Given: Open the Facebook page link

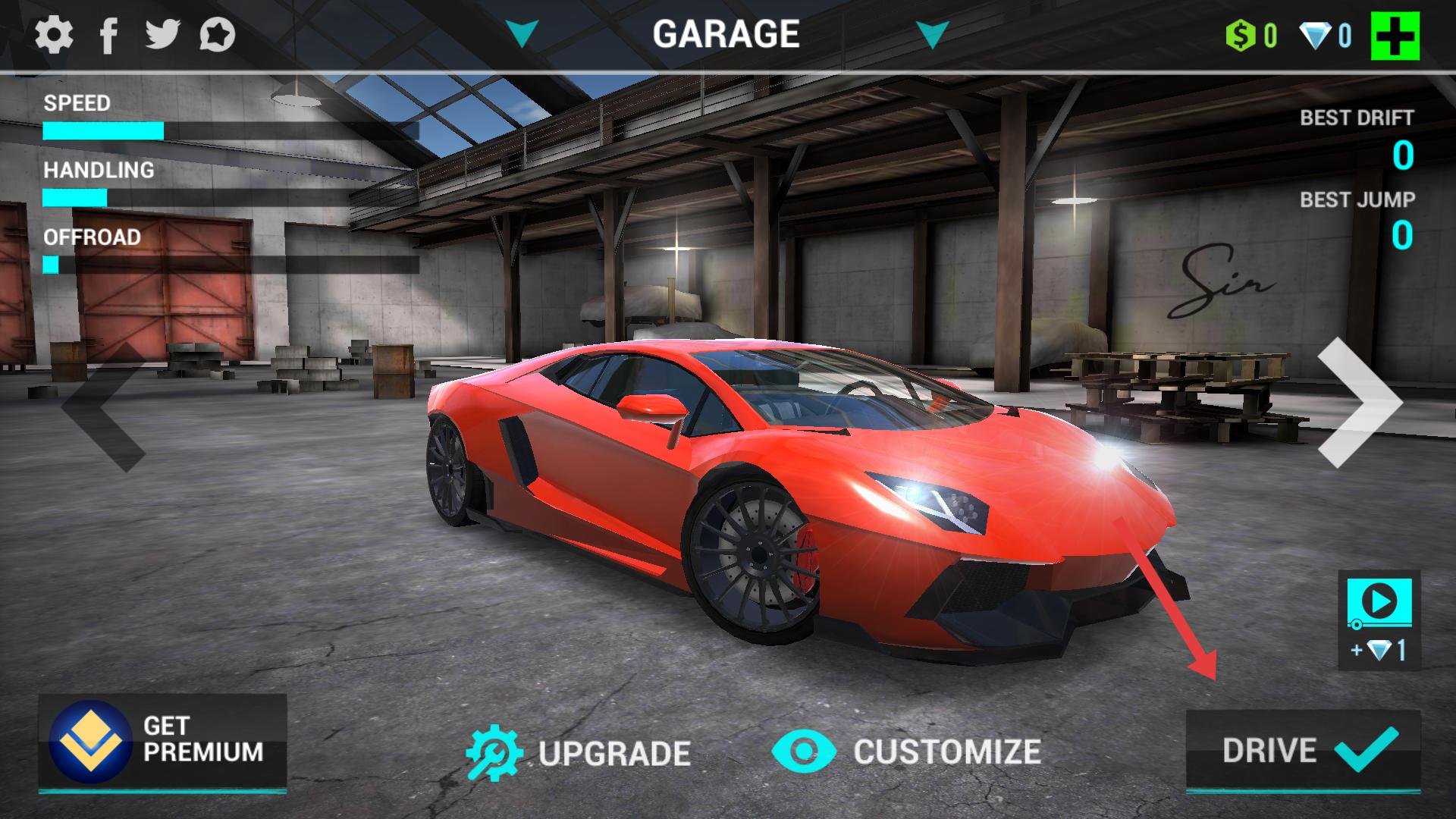Looking at the screenshot, I should click(109, 35).
